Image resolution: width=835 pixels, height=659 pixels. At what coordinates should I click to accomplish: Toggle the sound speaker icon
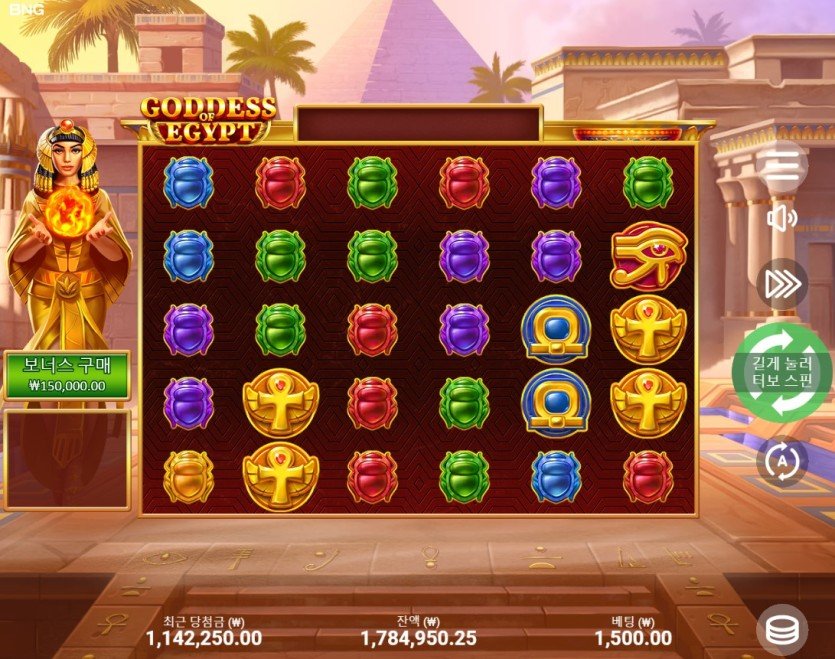point(783,219)
